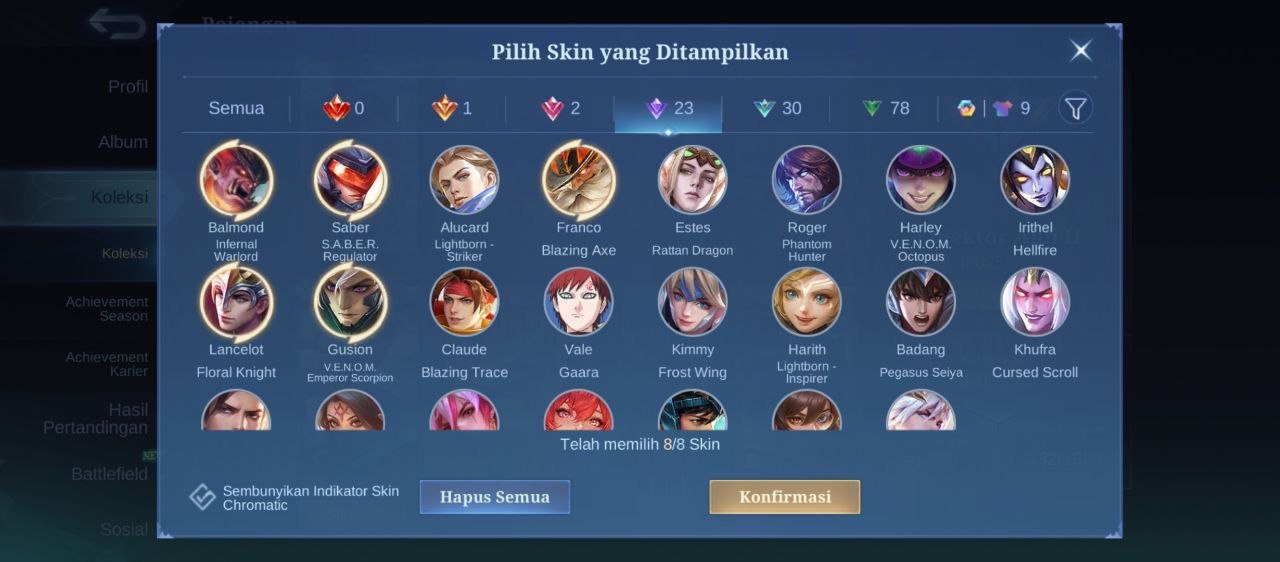Show the green tier tab with 78 skins

coord(885,108)
